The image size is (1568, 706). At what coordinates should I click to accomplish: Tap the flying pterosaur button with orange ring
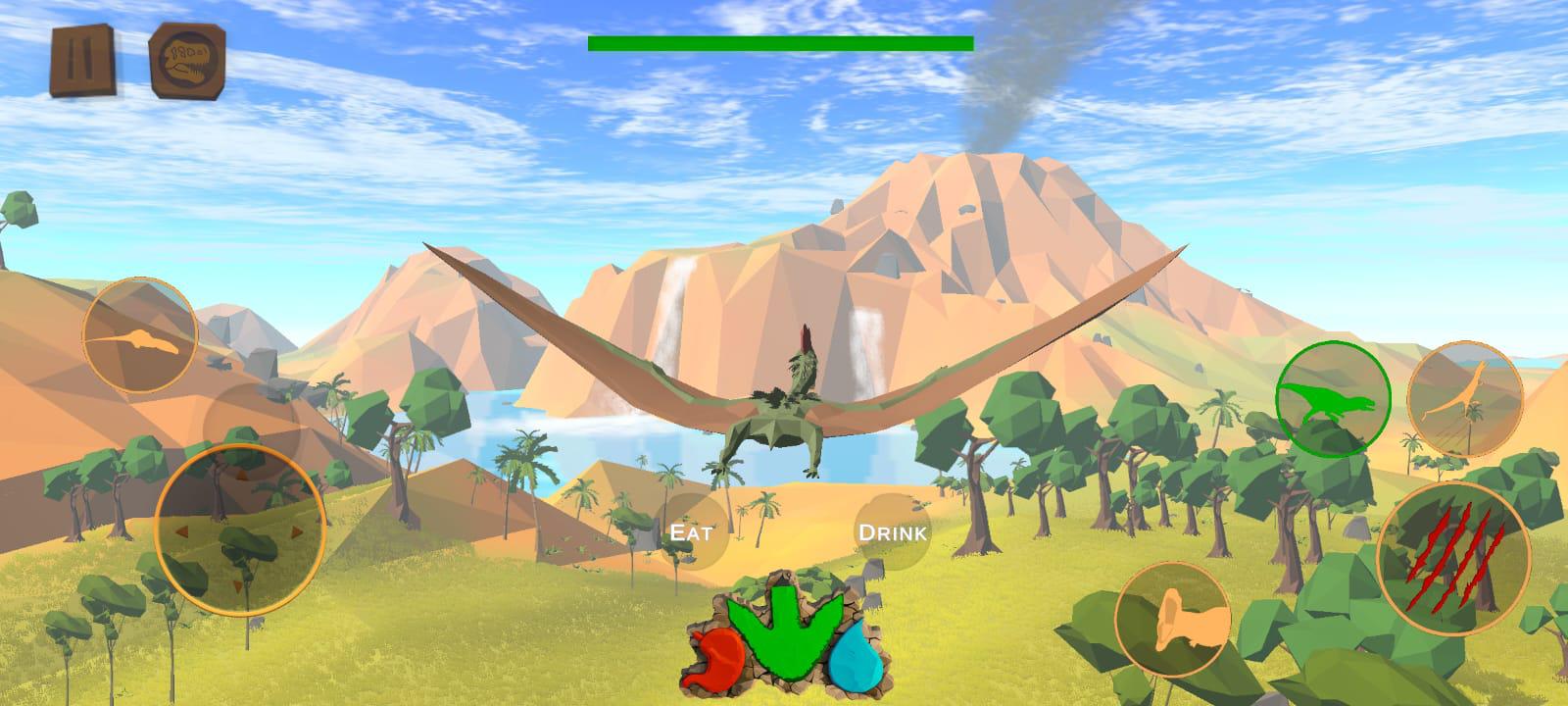1464,398
